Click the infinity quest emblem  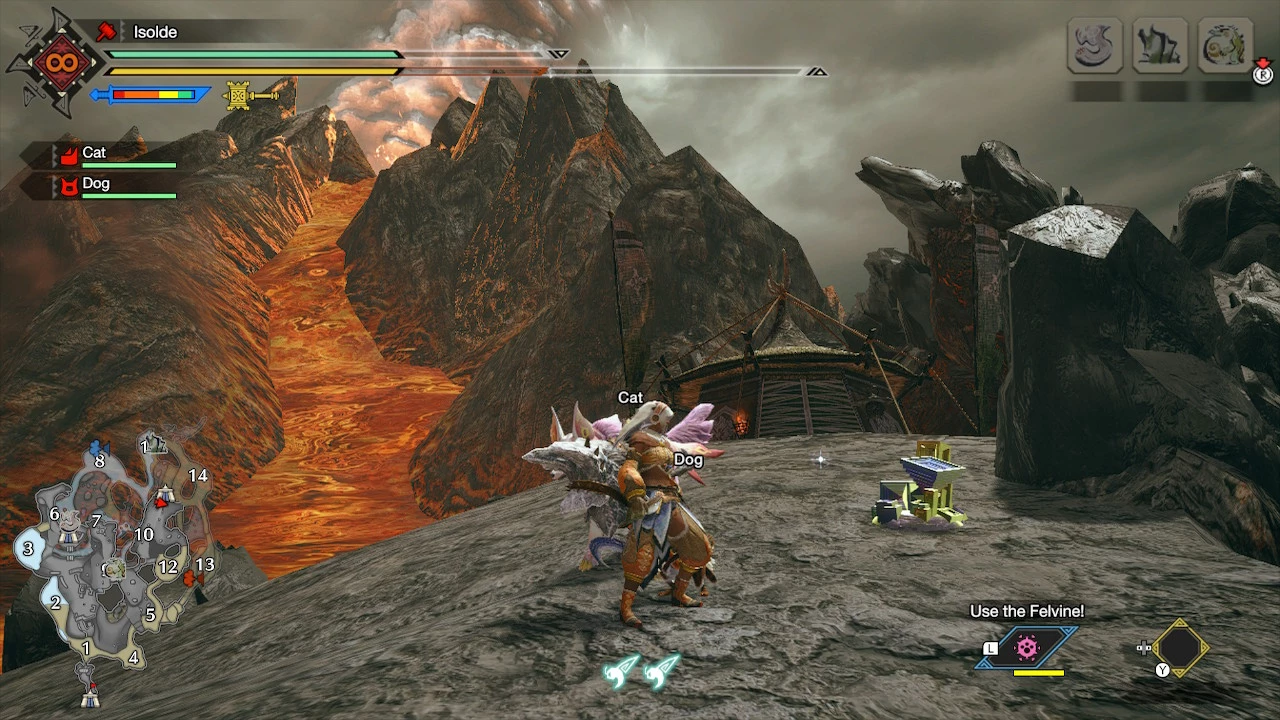pyautogui.click(x=55, y=62)
